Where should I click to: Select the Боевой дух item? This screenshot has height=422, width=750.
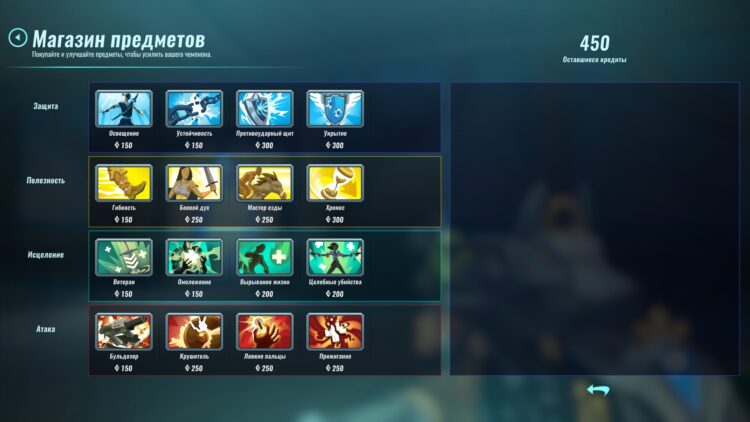(194, 183)
